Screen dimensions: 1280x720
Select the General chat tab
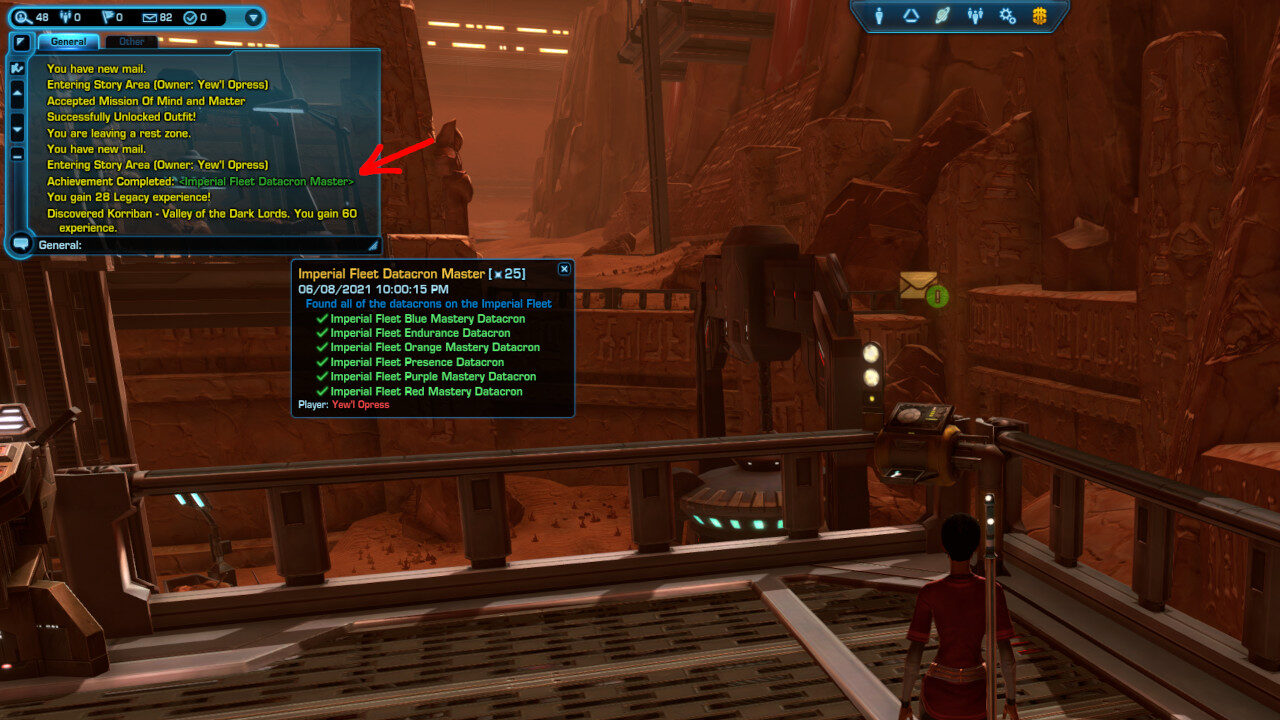coord(68,42)
